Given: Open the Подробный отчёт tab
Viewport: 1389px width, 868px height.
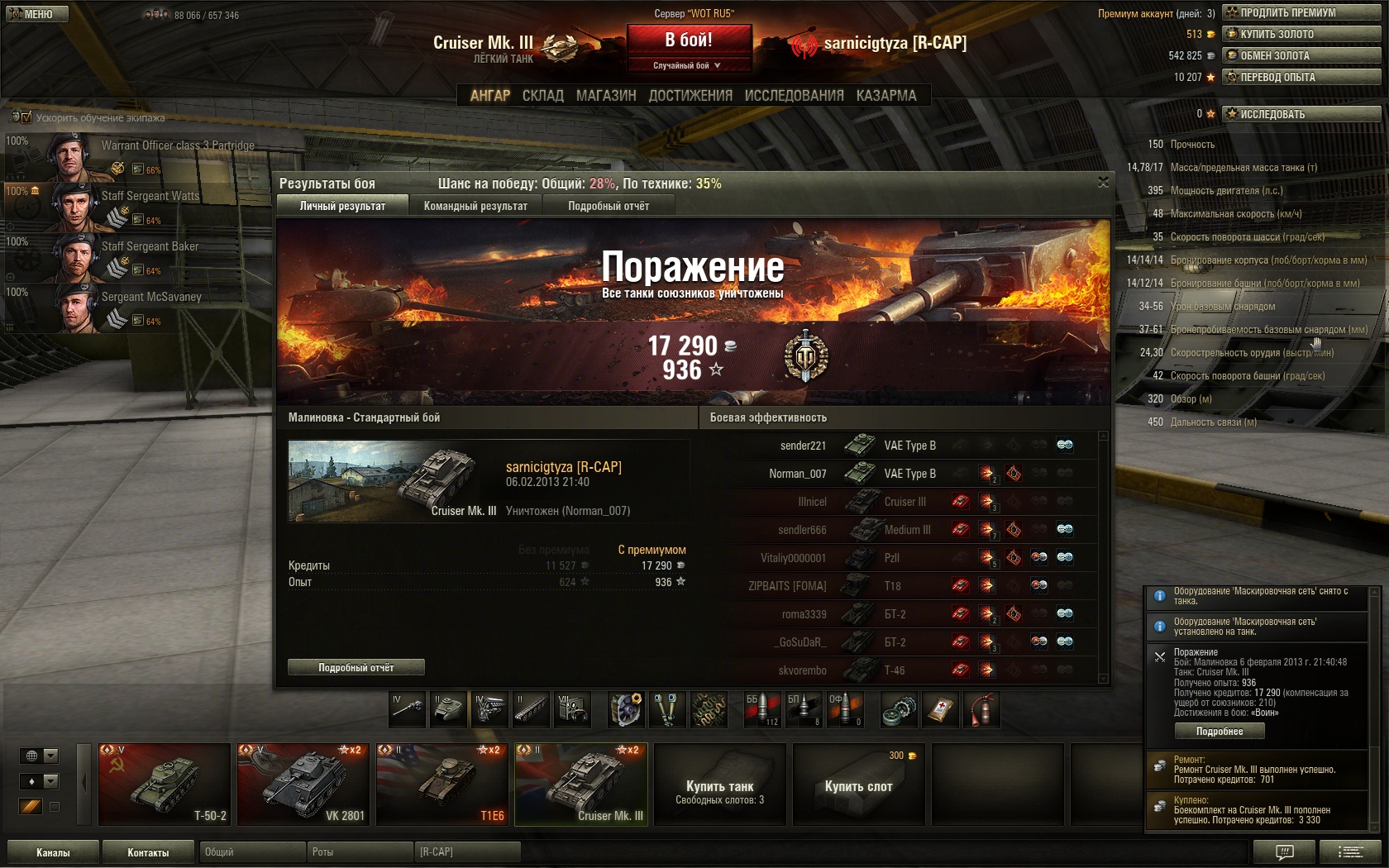Looking at the screenshot, I should click(609, 206).
